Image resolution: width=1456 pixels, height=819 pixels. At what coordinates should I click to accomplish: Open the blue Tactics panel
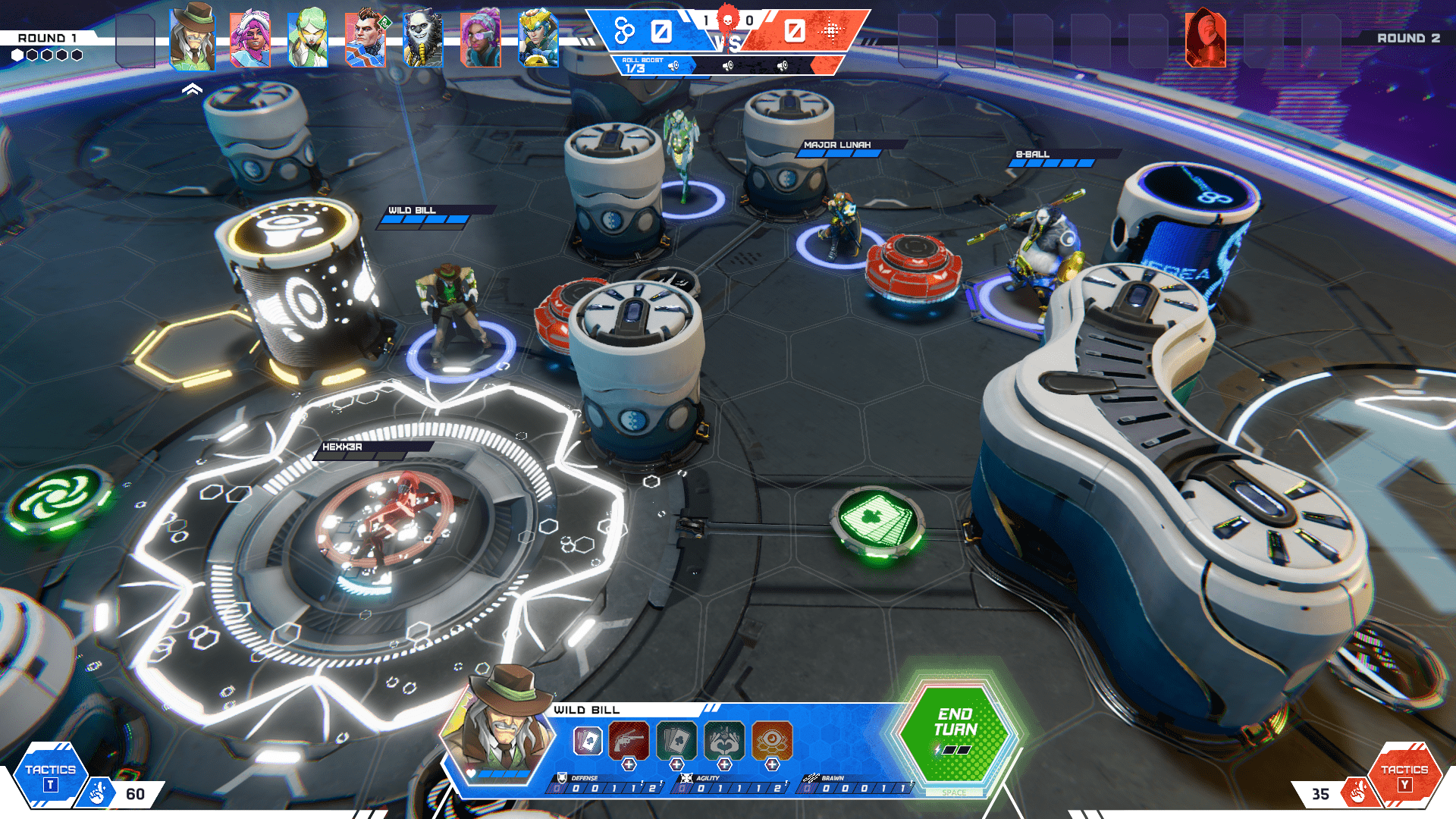tap(50, 775)
